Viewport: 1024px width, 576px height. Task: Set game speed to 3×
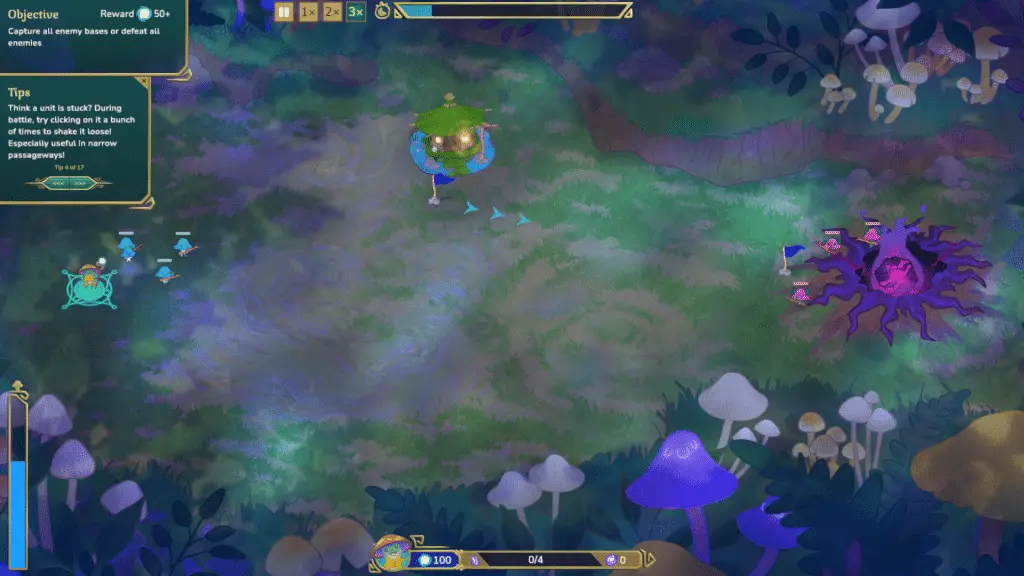tap(357, 11)
